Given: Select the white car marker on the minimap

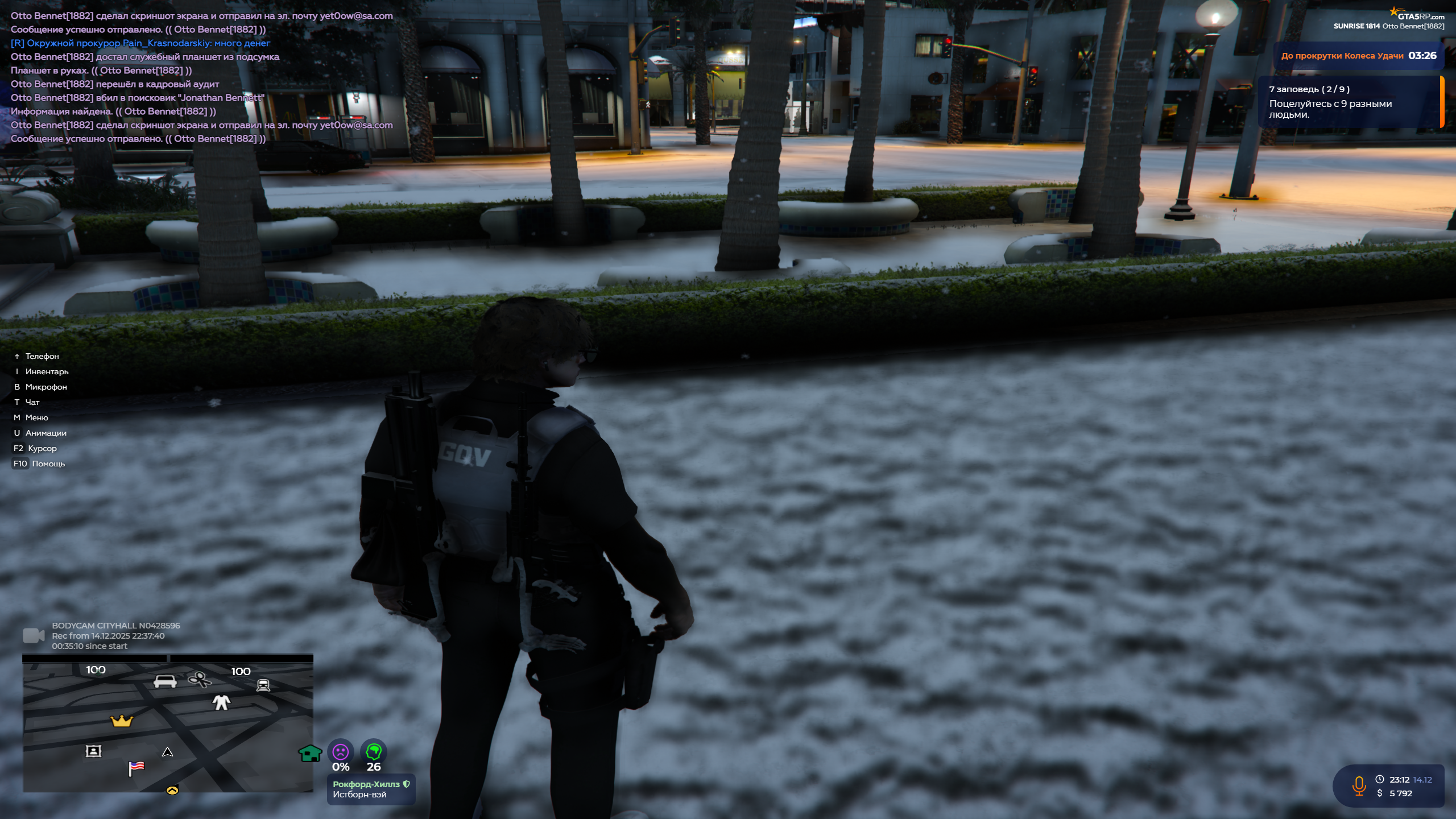Looking at the screenshot, I should pos(165,681).
